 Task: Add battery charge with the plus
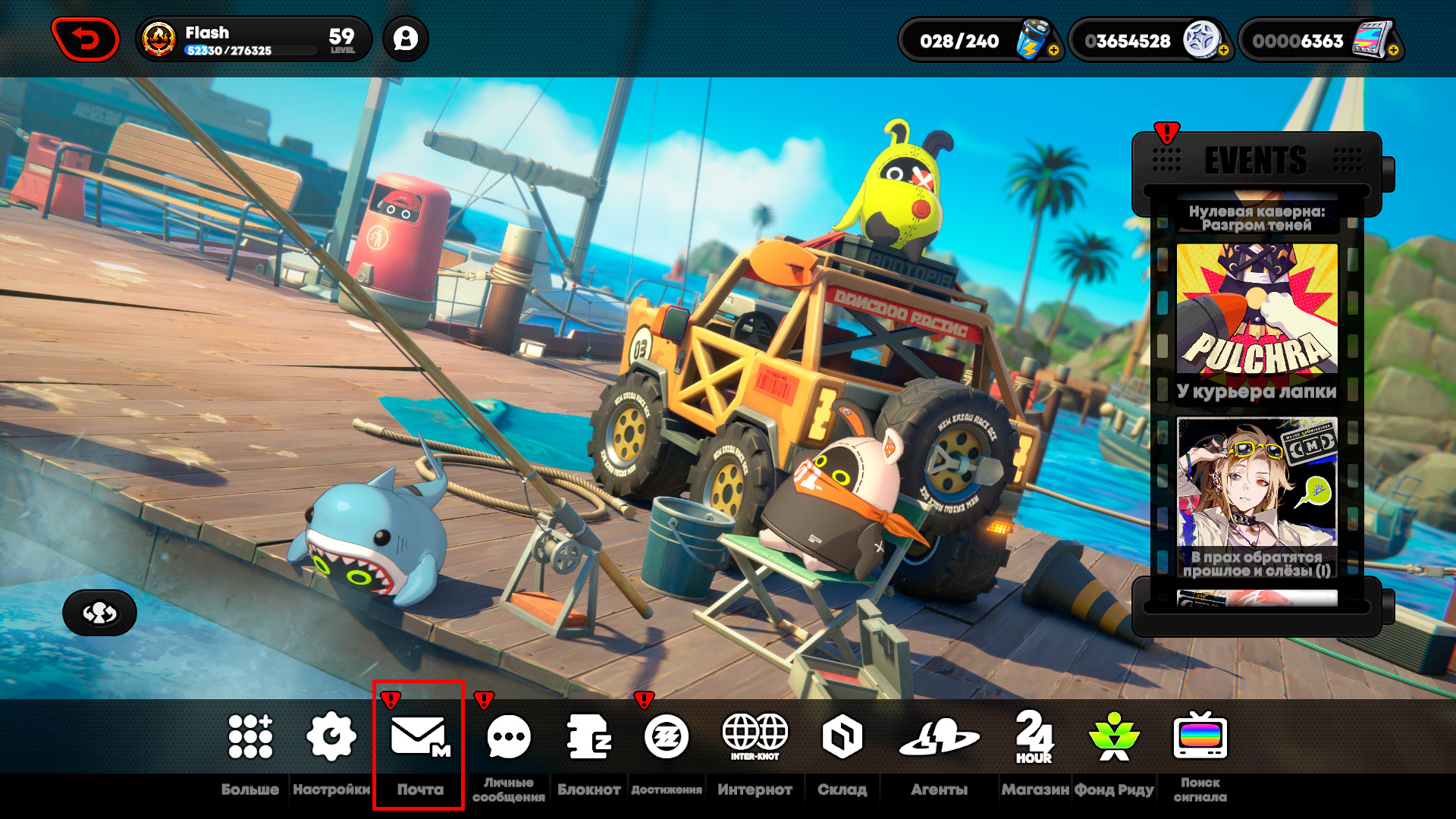[1053, 51]
